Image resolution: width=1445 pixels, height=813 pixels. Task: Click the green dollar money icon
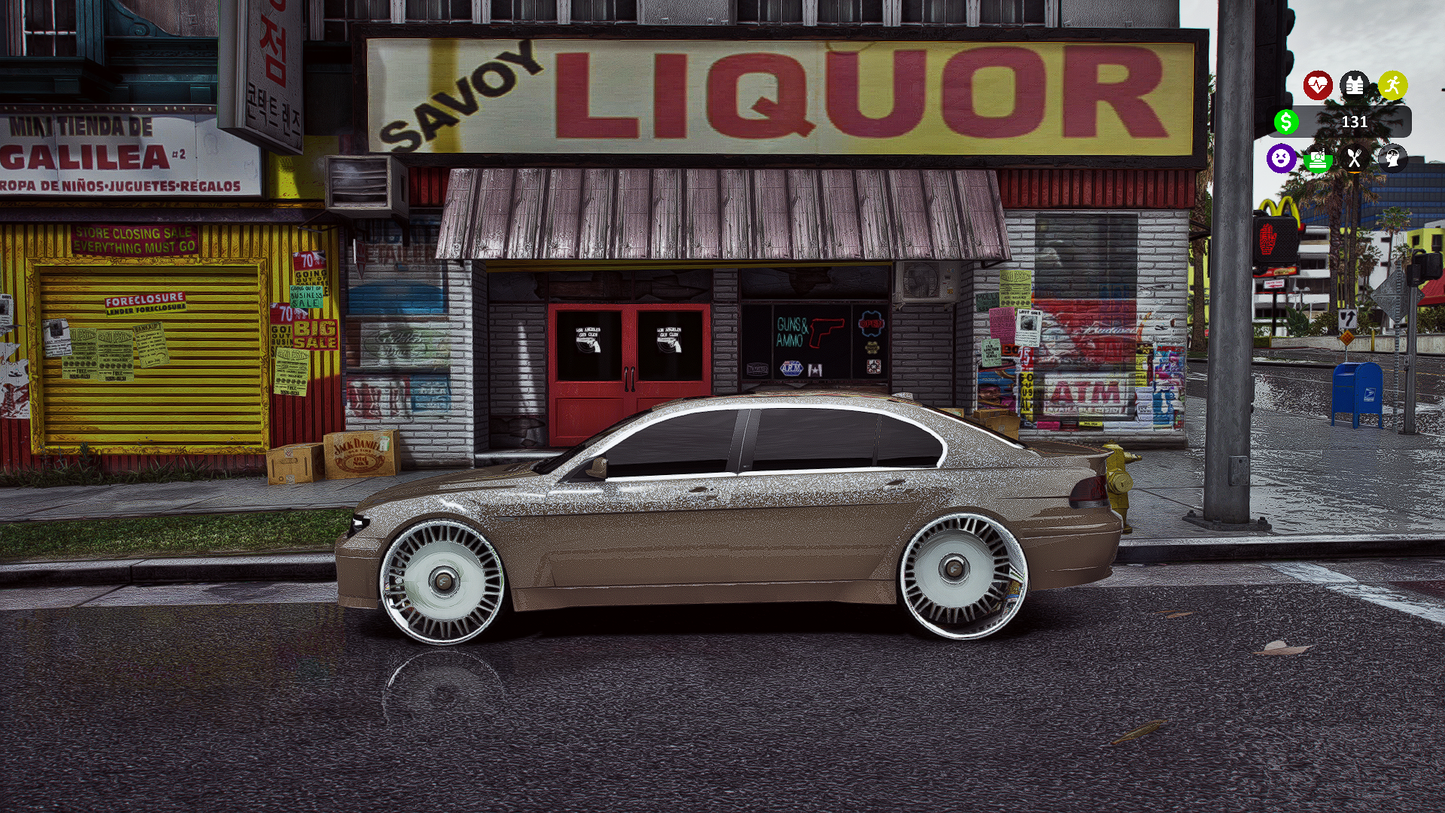pos(1285,122)
